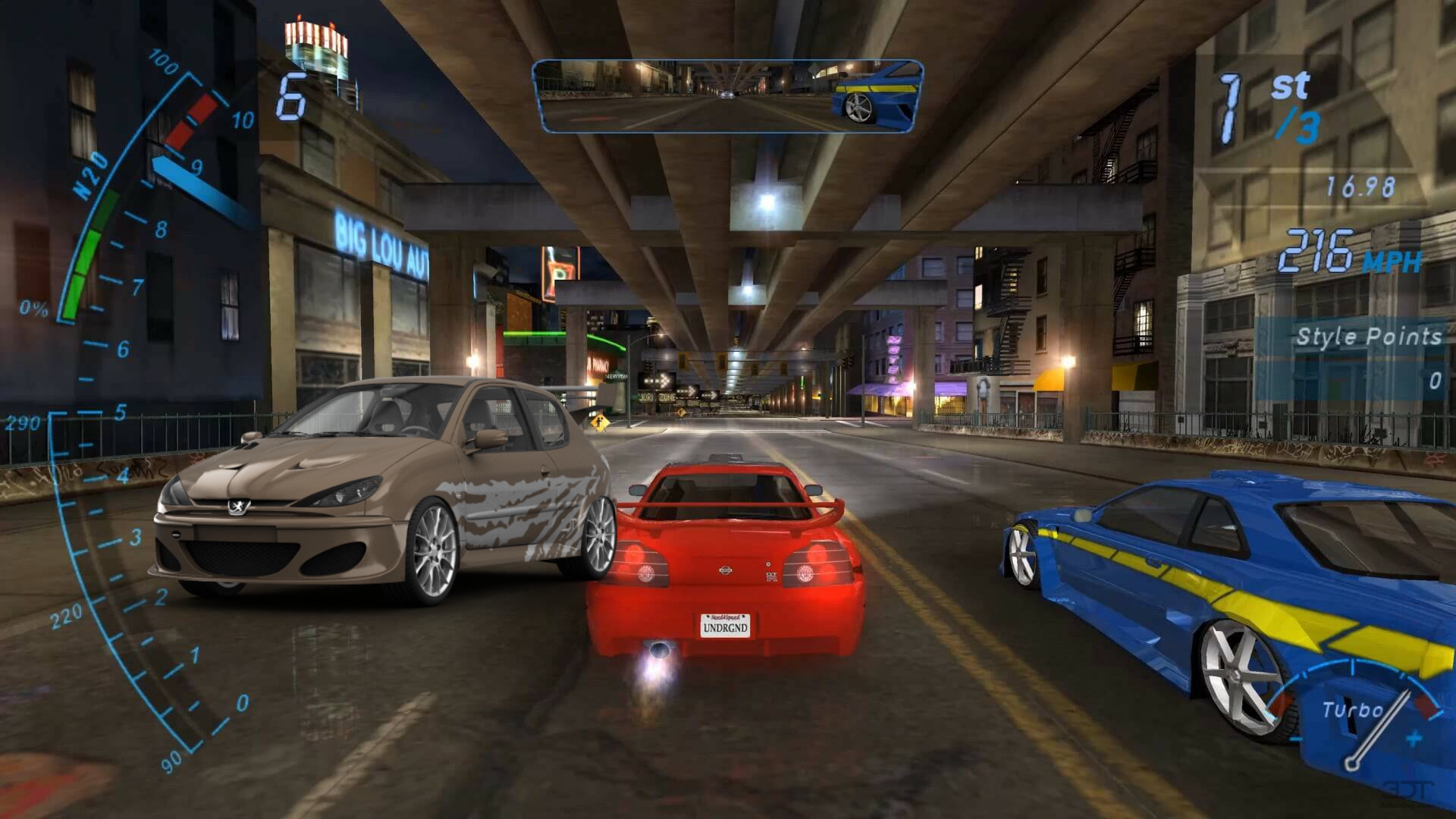Select the Turbo boost gauge
This screenshot has height=819, width=1456.
pos(1357,713)
